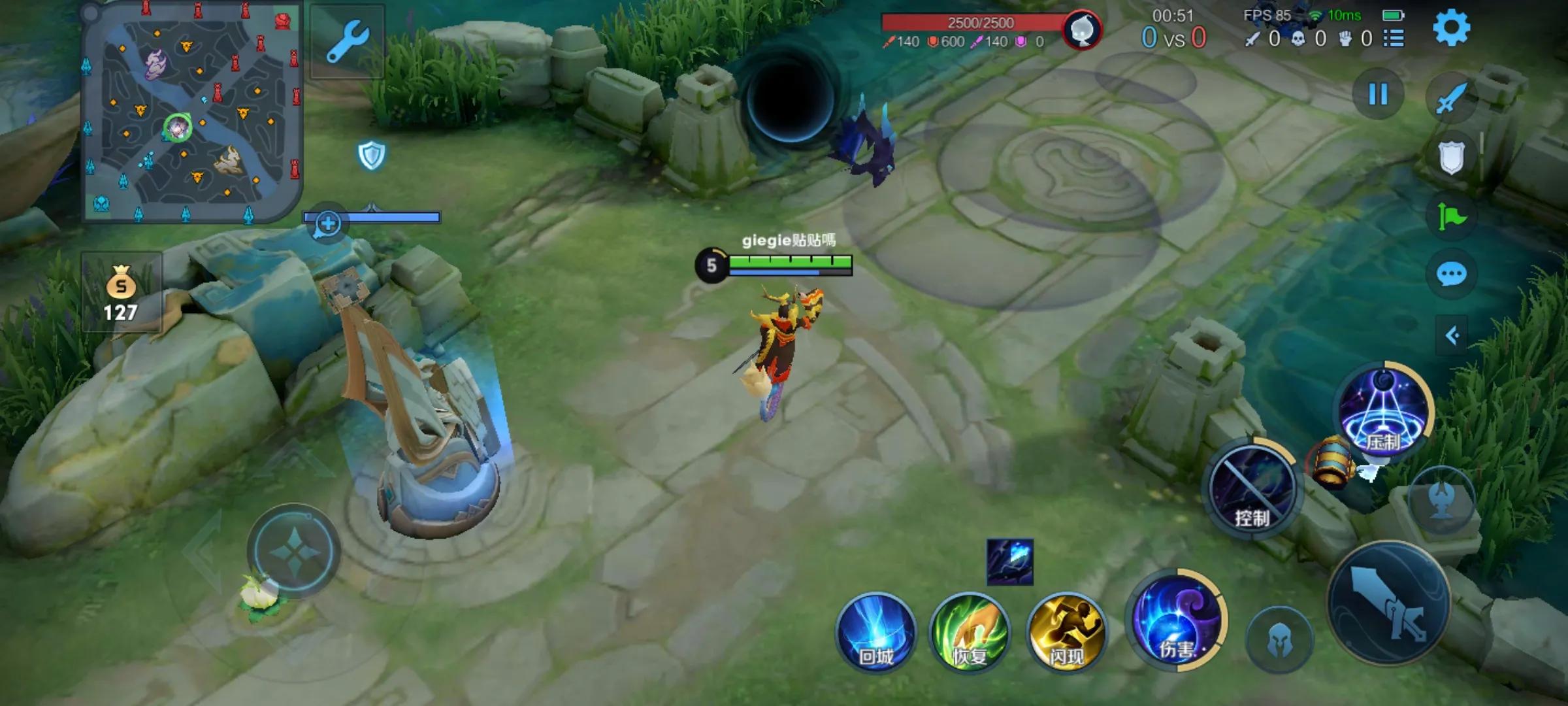Send the green flag gather signal

point(1451,216)
